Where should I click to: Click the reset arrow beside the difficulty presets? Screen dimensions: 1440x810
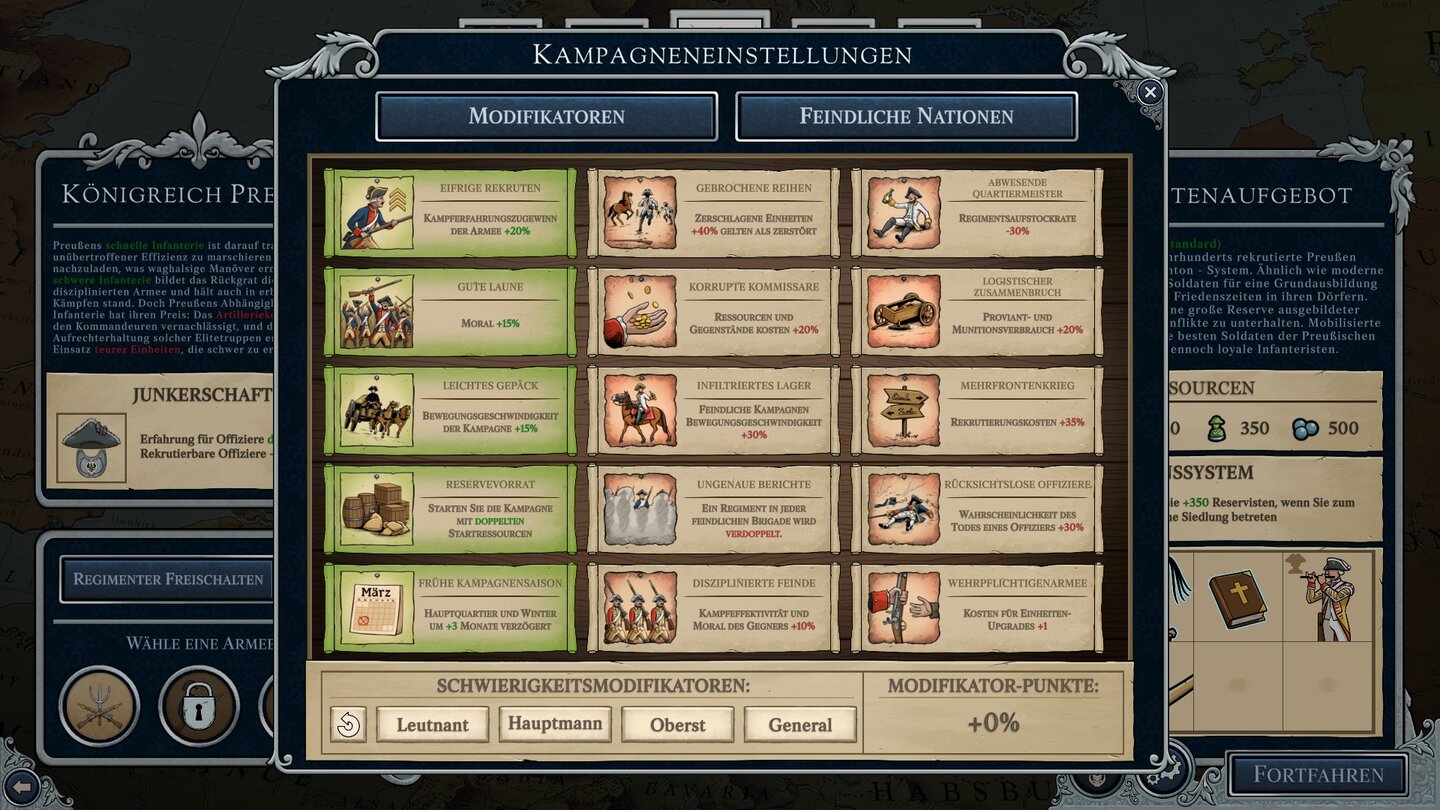(x=348, y=723)
